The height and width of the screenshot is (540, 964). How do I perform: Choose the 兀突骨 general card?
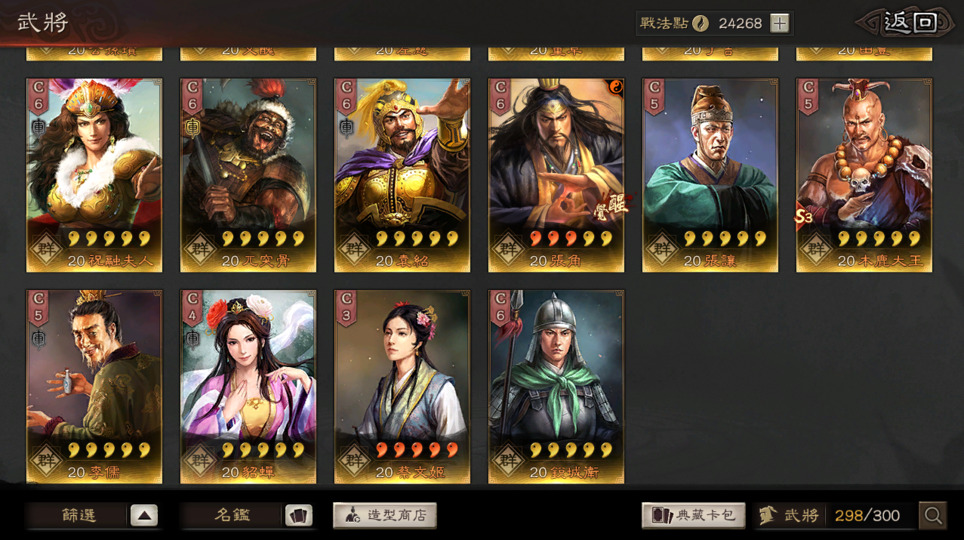pos(248,175)
